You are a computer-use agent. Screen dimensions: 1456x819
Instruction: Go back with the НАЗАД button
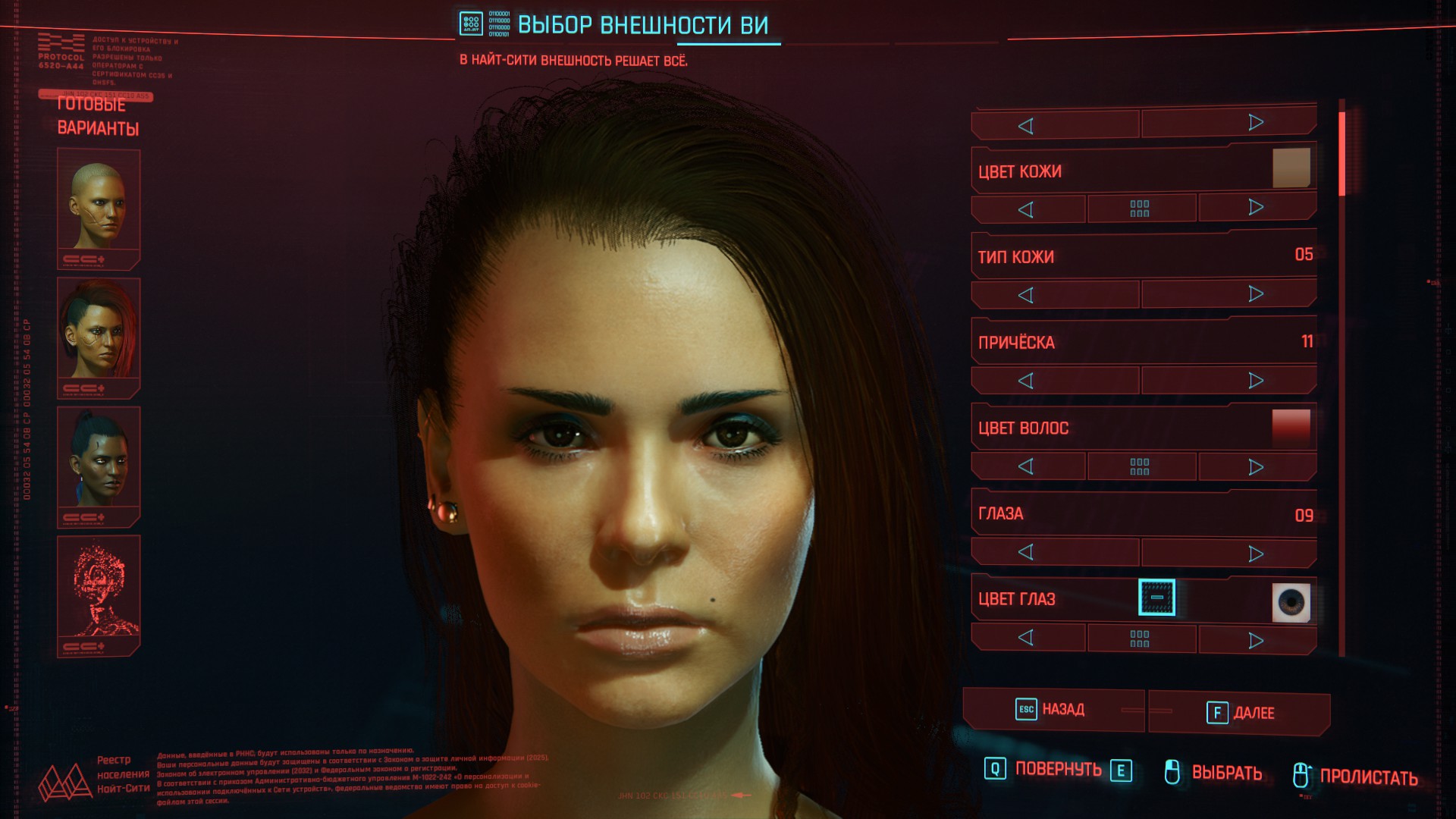pos(1053,710)
